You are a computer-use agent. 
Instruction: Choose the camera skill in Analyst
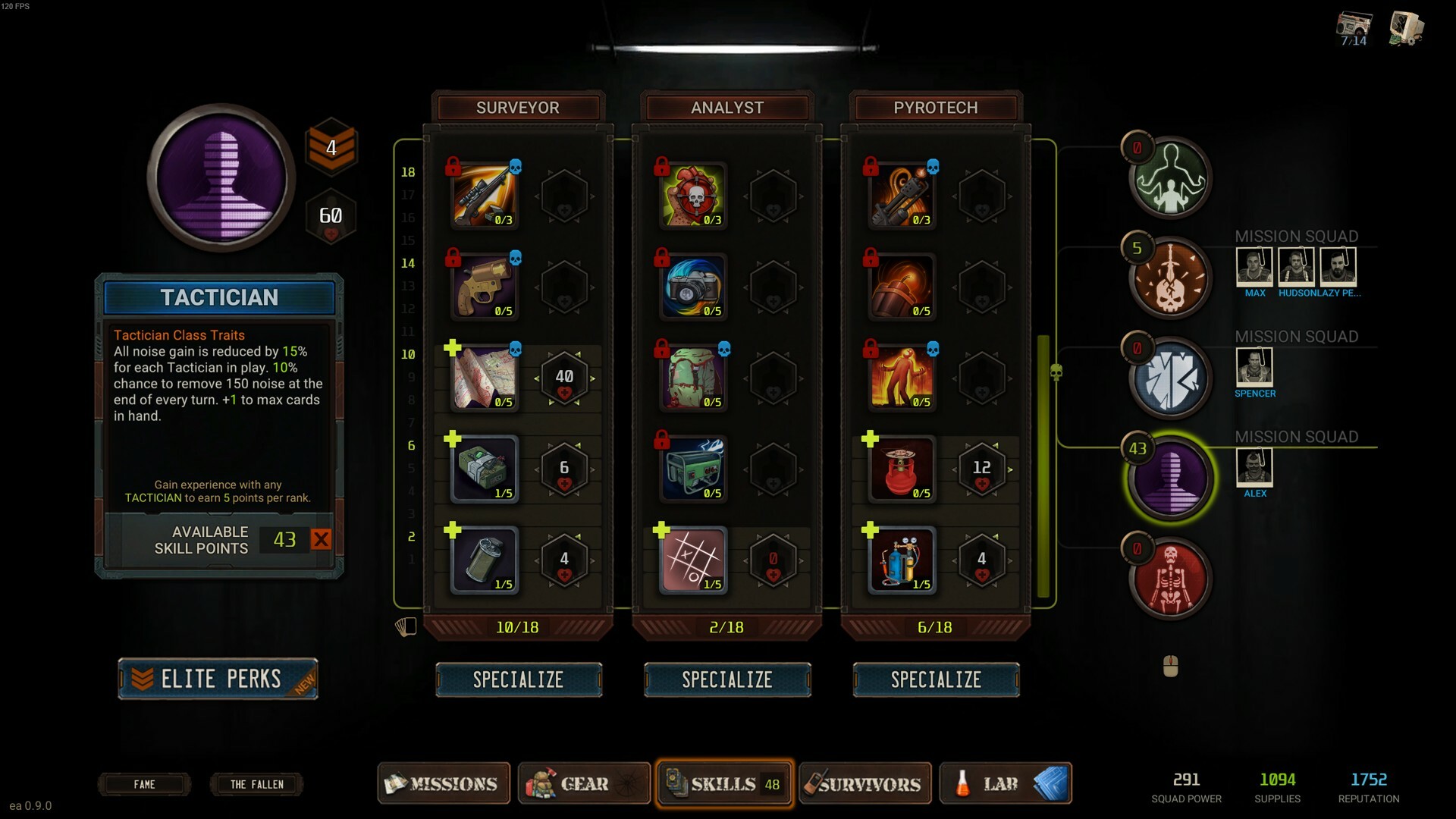coord(693,287)
